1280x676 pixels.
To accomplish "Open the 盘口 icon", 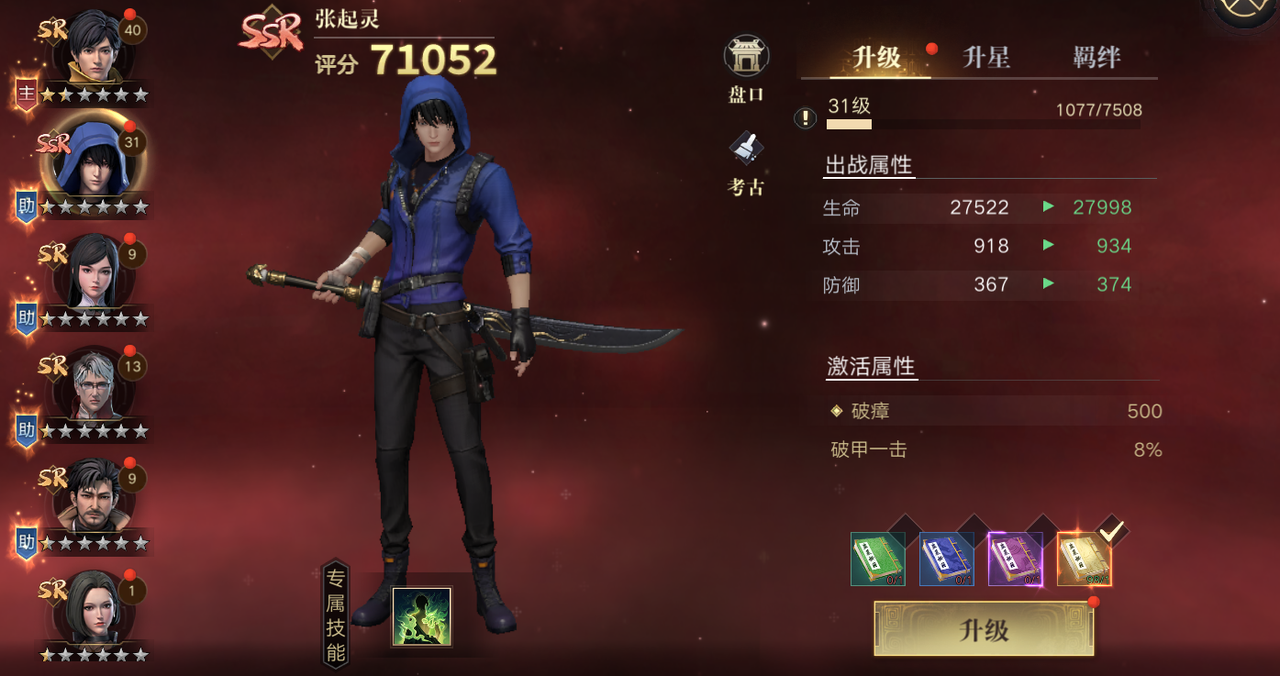I will pos(746,68).
